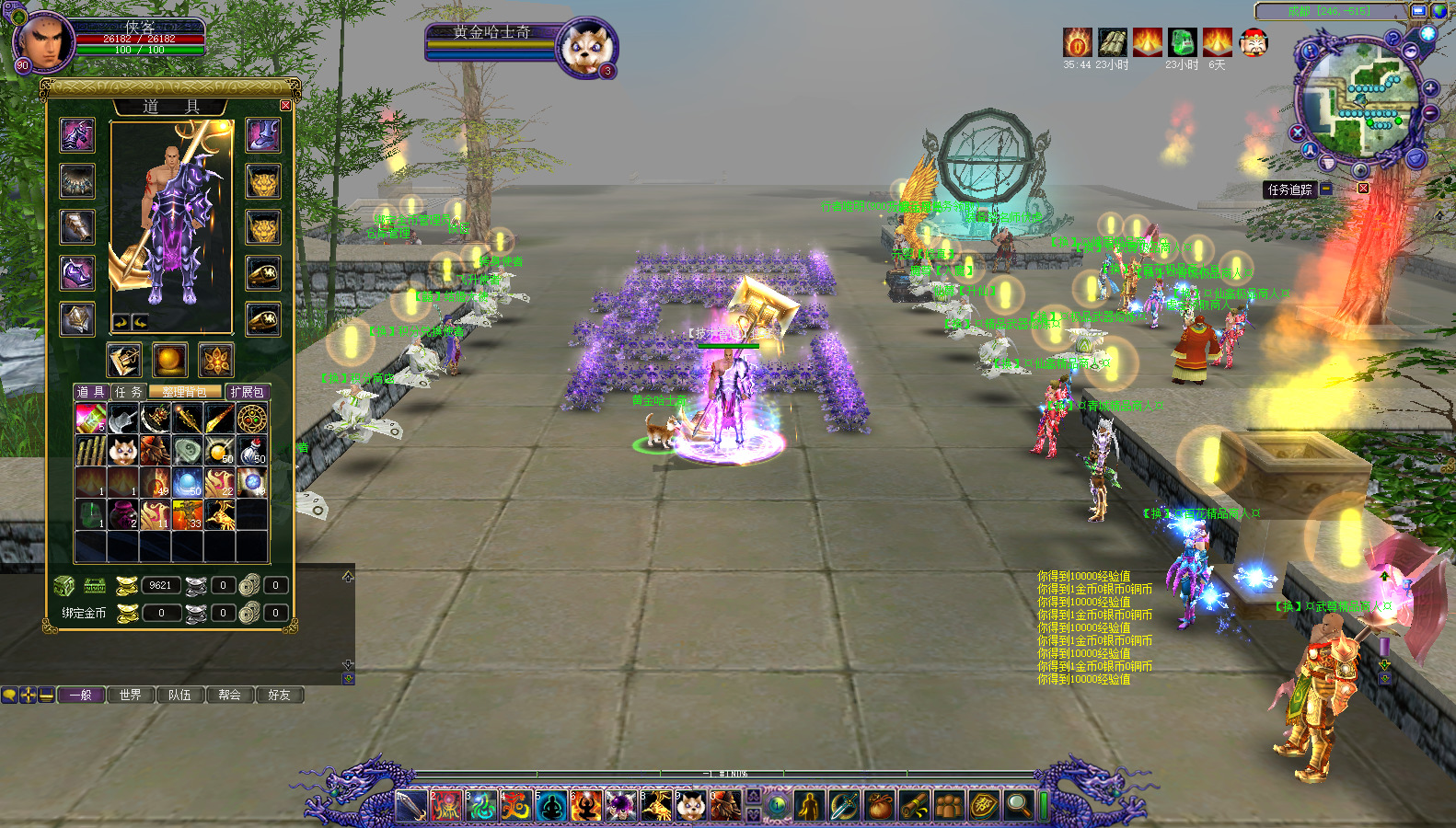Summon the husky pet from hotbar slot 9
This screenshot has width=1456, height=828.
(x=691, y=806)
